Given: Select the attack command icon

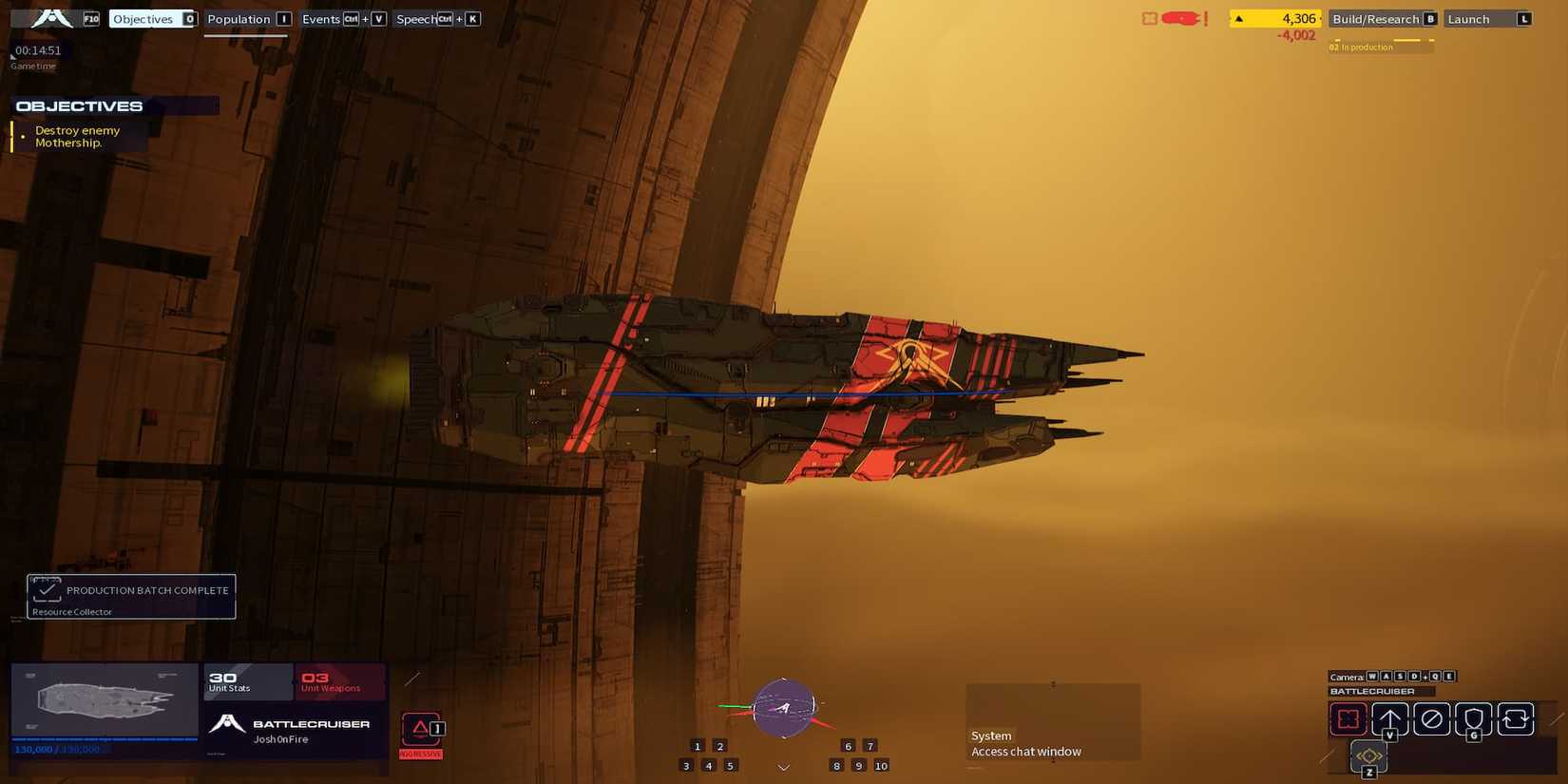Looking at the screenshot, I should (1348, 719).
